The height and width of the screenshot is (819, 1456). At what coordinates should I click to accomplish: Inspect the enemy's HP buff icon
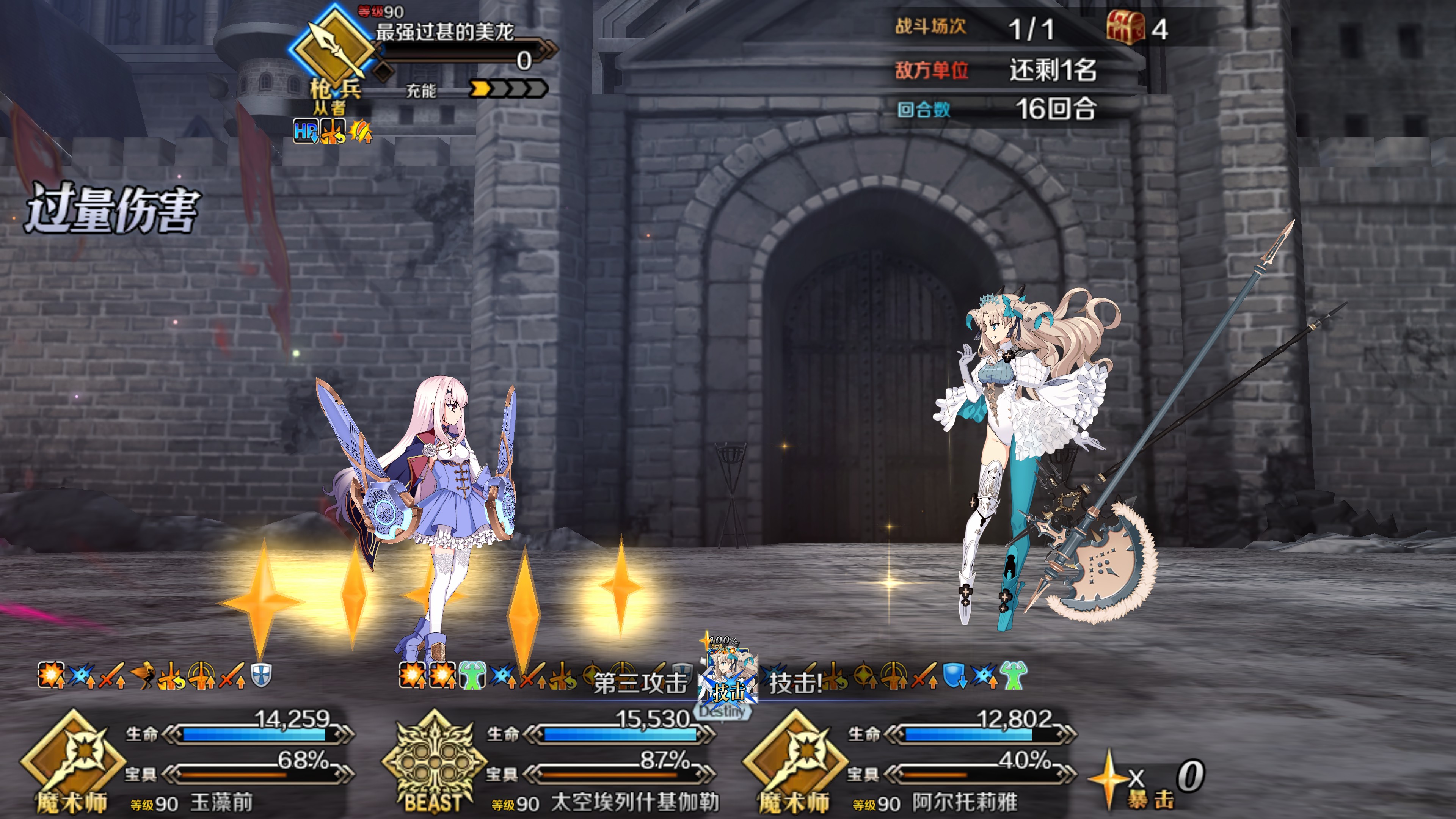coord(304,132)
